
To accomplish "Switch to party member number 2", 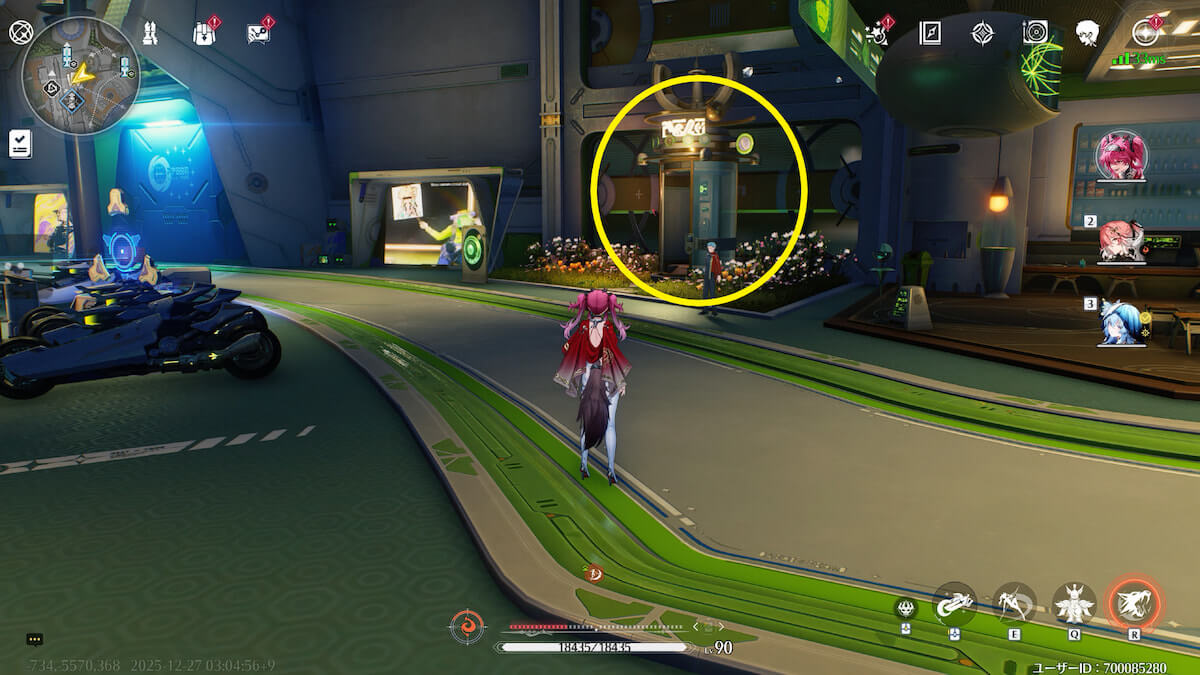I will coord(1121,241).
